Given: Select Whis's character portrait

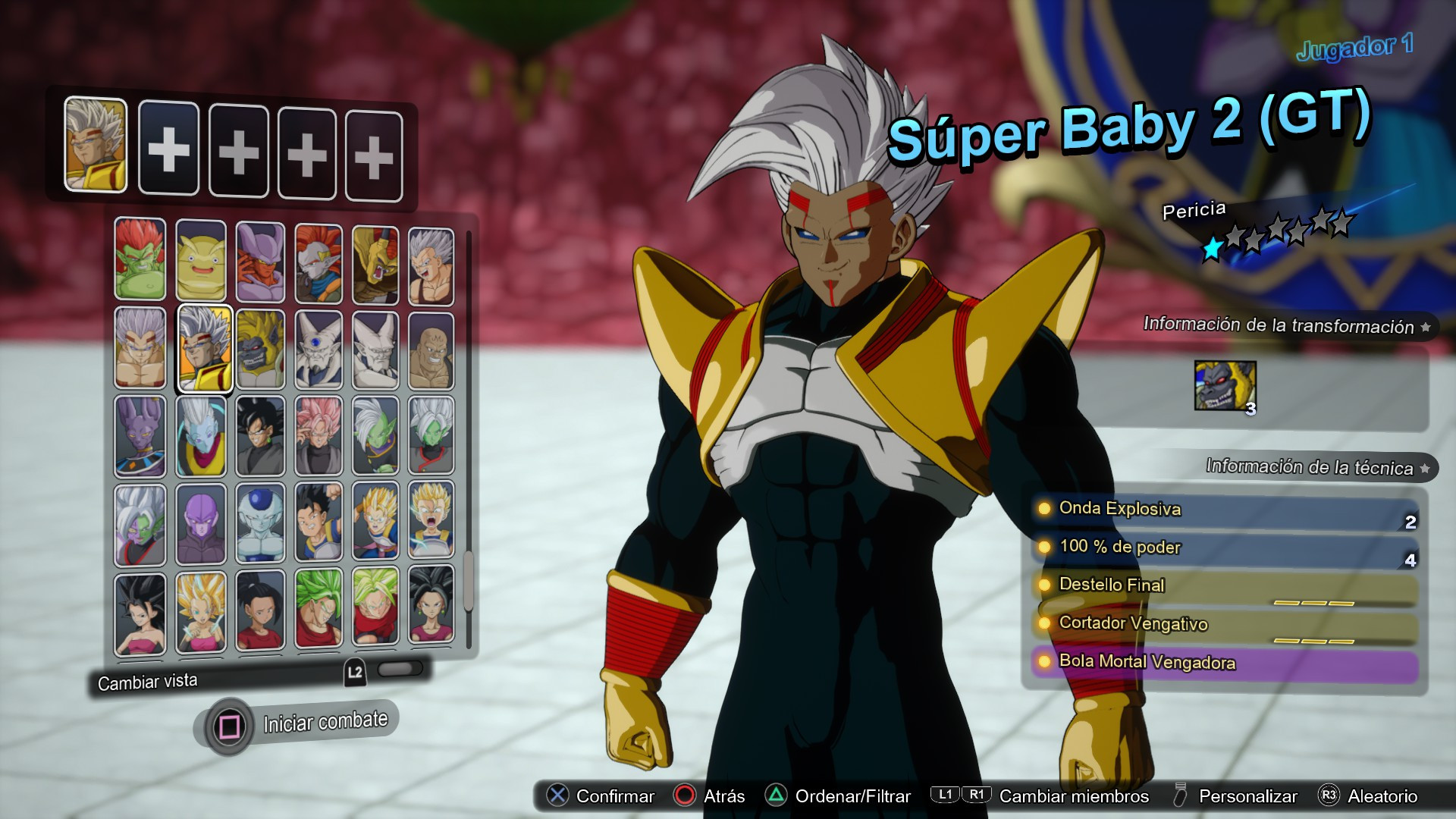Looking at the screenshot, I should [x=200, y=435].
